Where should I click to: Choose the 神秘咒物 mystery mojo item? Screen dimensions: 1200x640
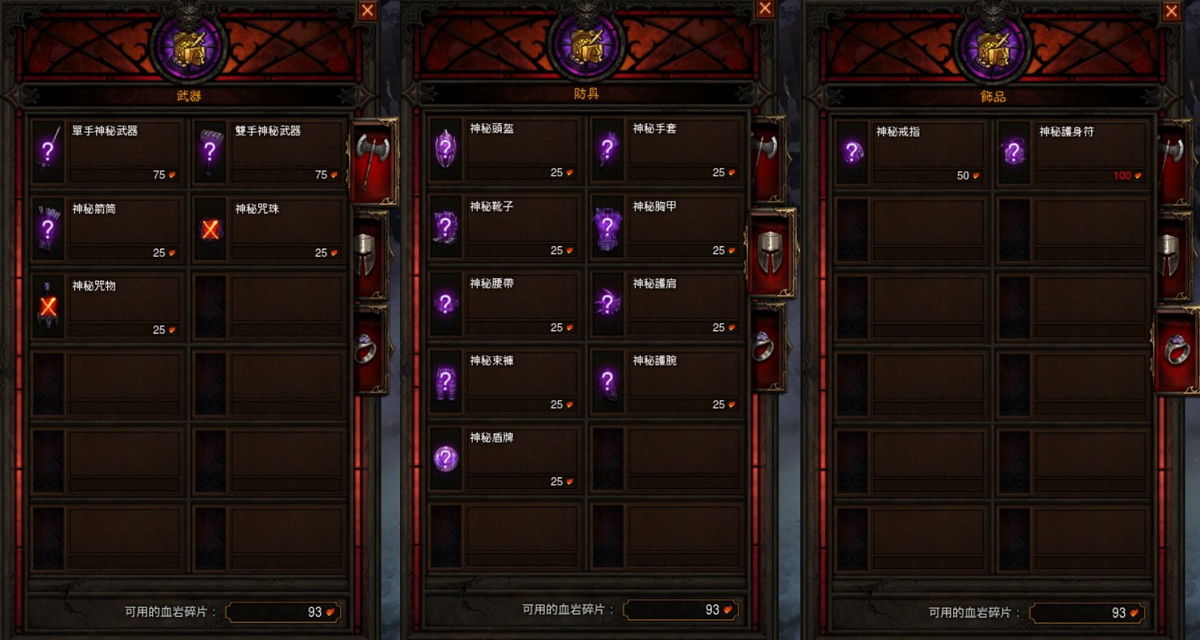tap(108, 307)
